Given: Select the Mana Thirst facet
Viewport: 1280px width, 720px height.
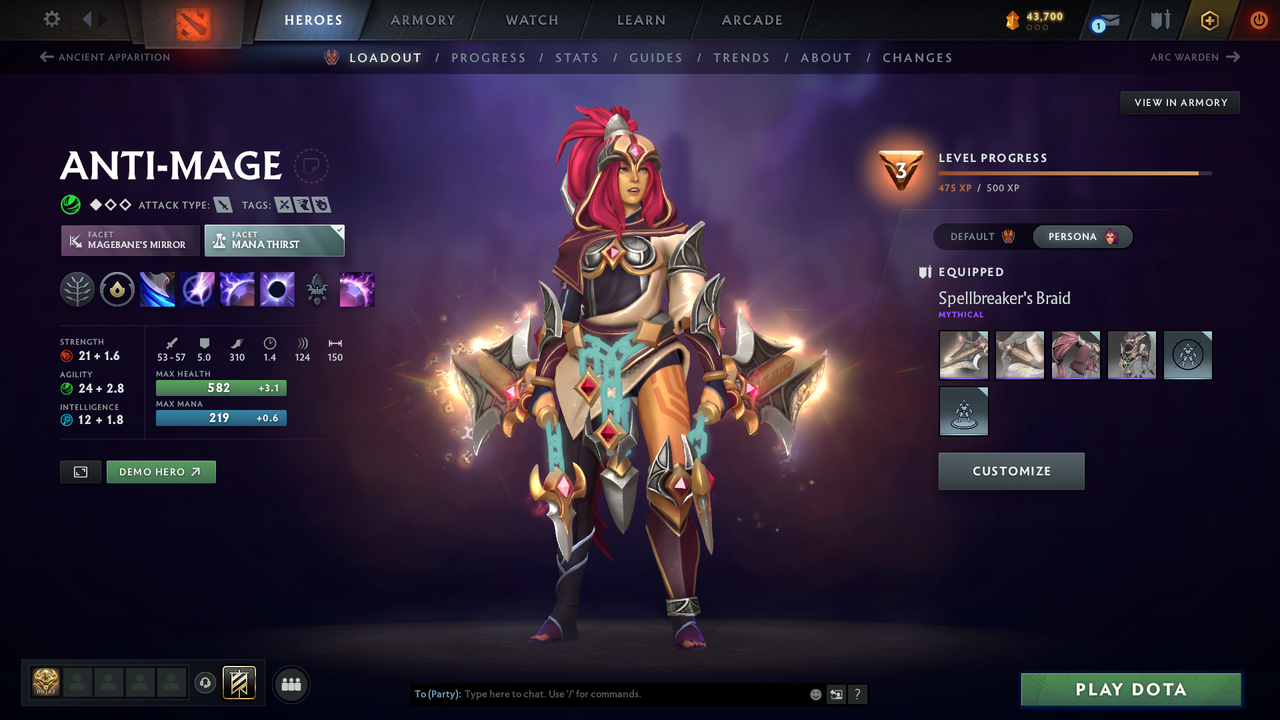Looking at the screenshot, I should coord(274,240).
